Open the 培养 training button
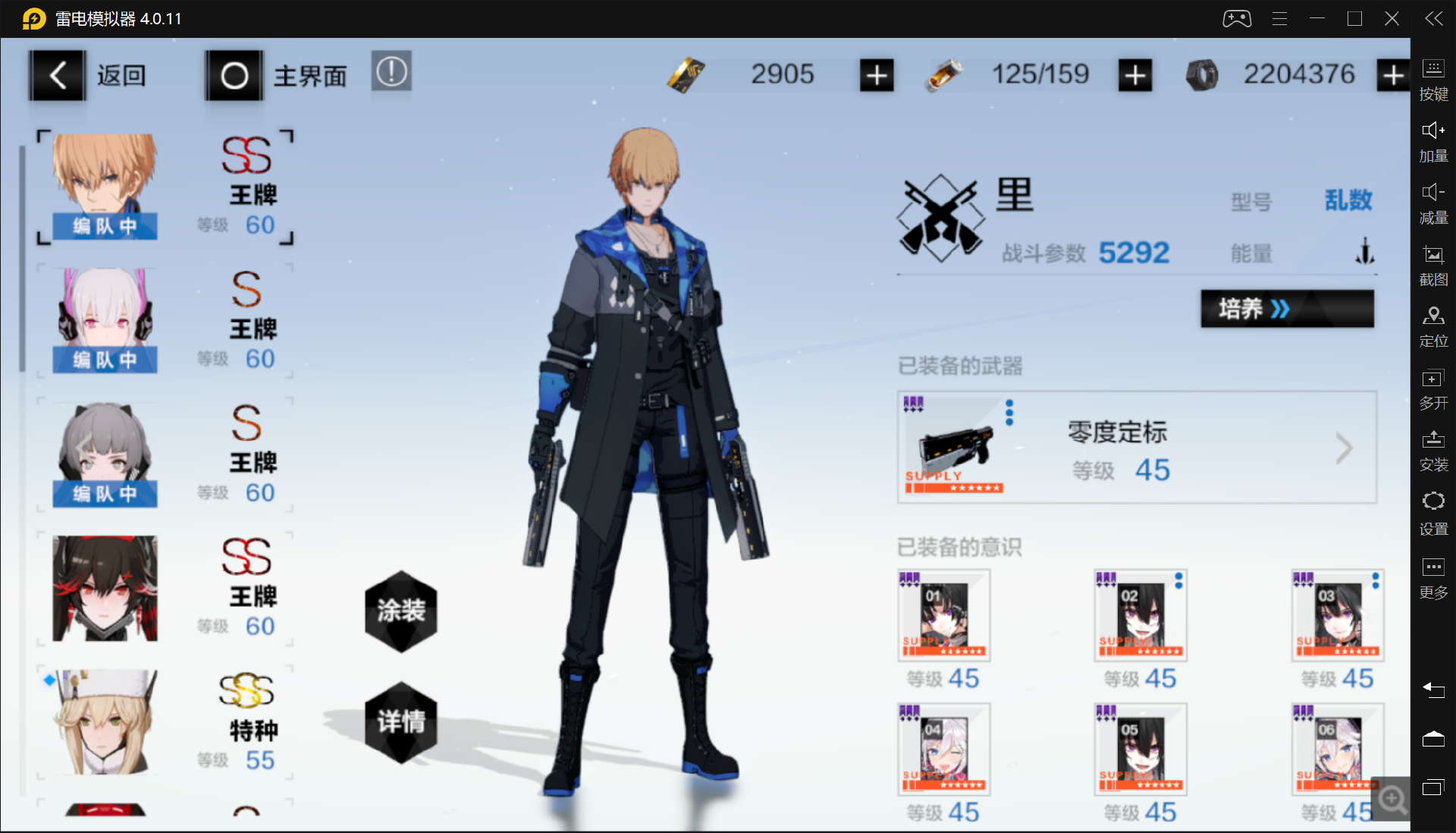 (1287, 309)
